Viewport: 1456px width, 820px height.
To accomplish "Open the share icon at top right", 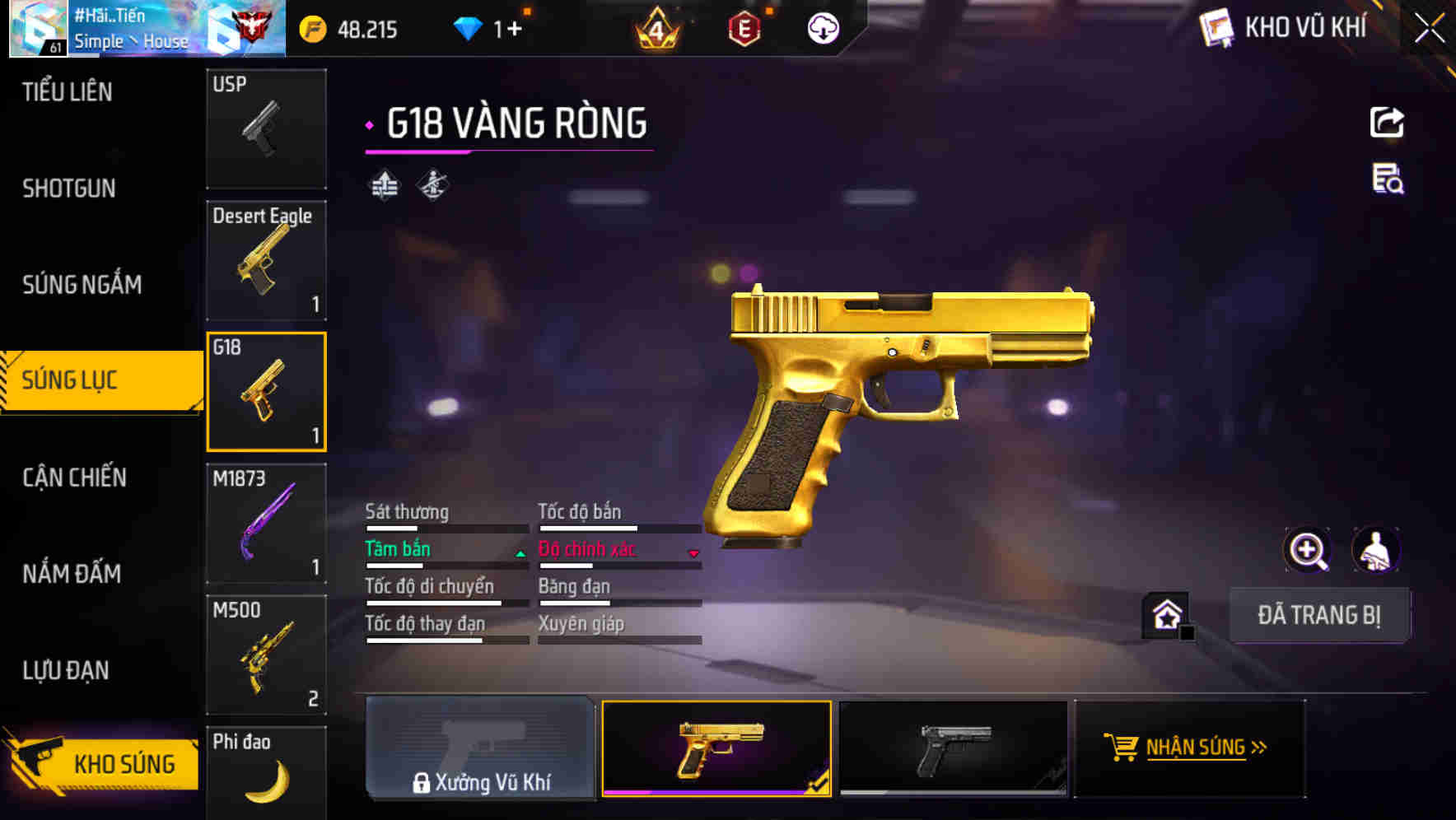I will coord(1387,121).
